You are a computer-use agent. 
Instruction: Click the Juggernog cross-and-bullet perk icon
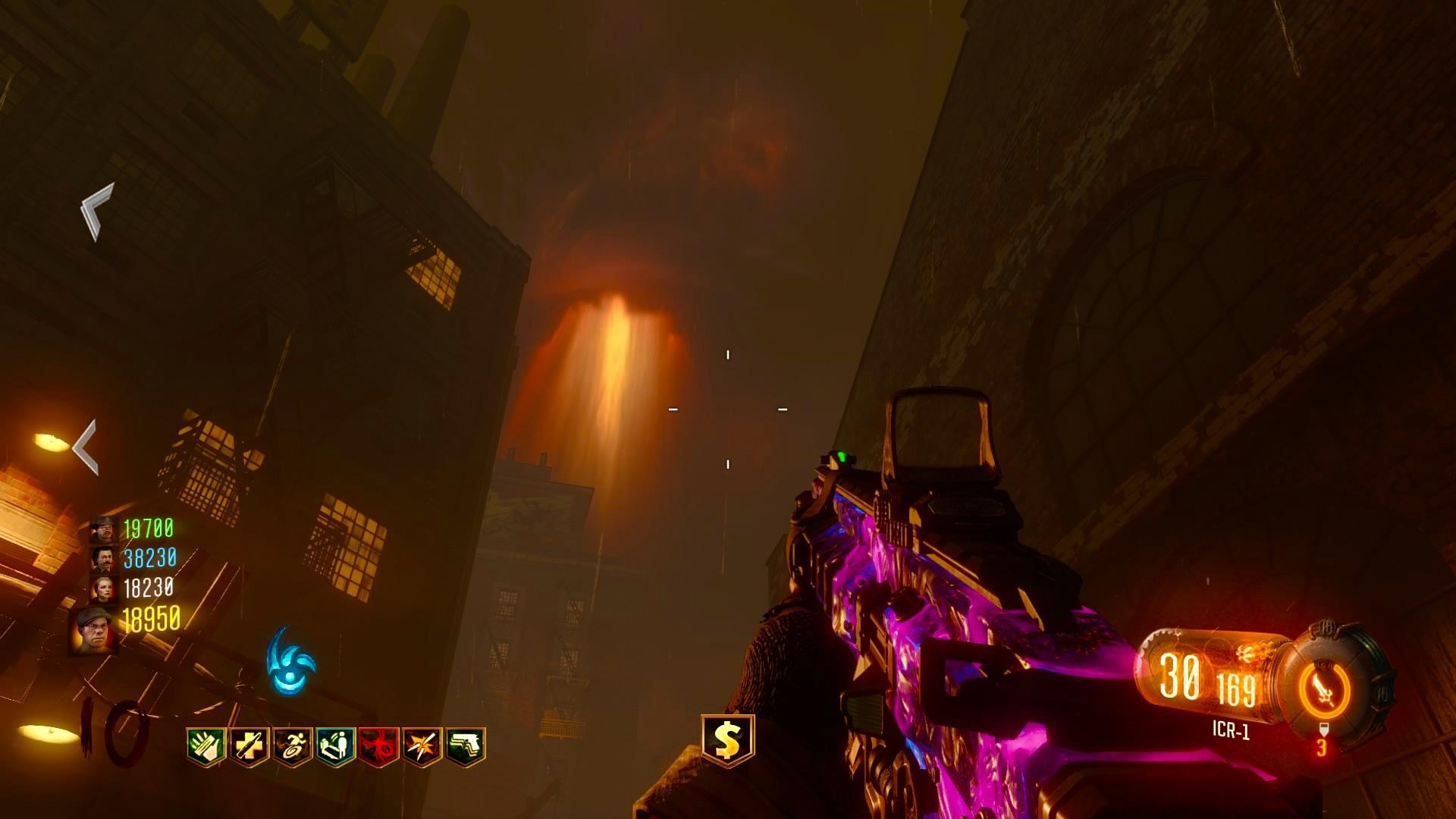(249, 746)
